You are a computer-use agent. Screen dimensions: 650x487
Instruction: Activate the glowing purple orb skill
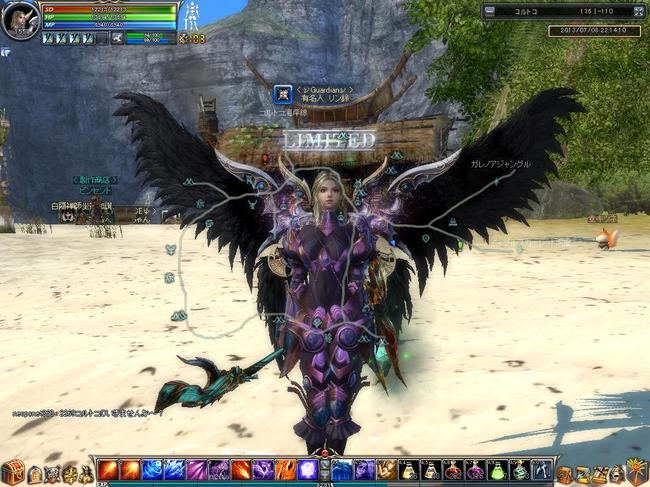click(307, 470)
